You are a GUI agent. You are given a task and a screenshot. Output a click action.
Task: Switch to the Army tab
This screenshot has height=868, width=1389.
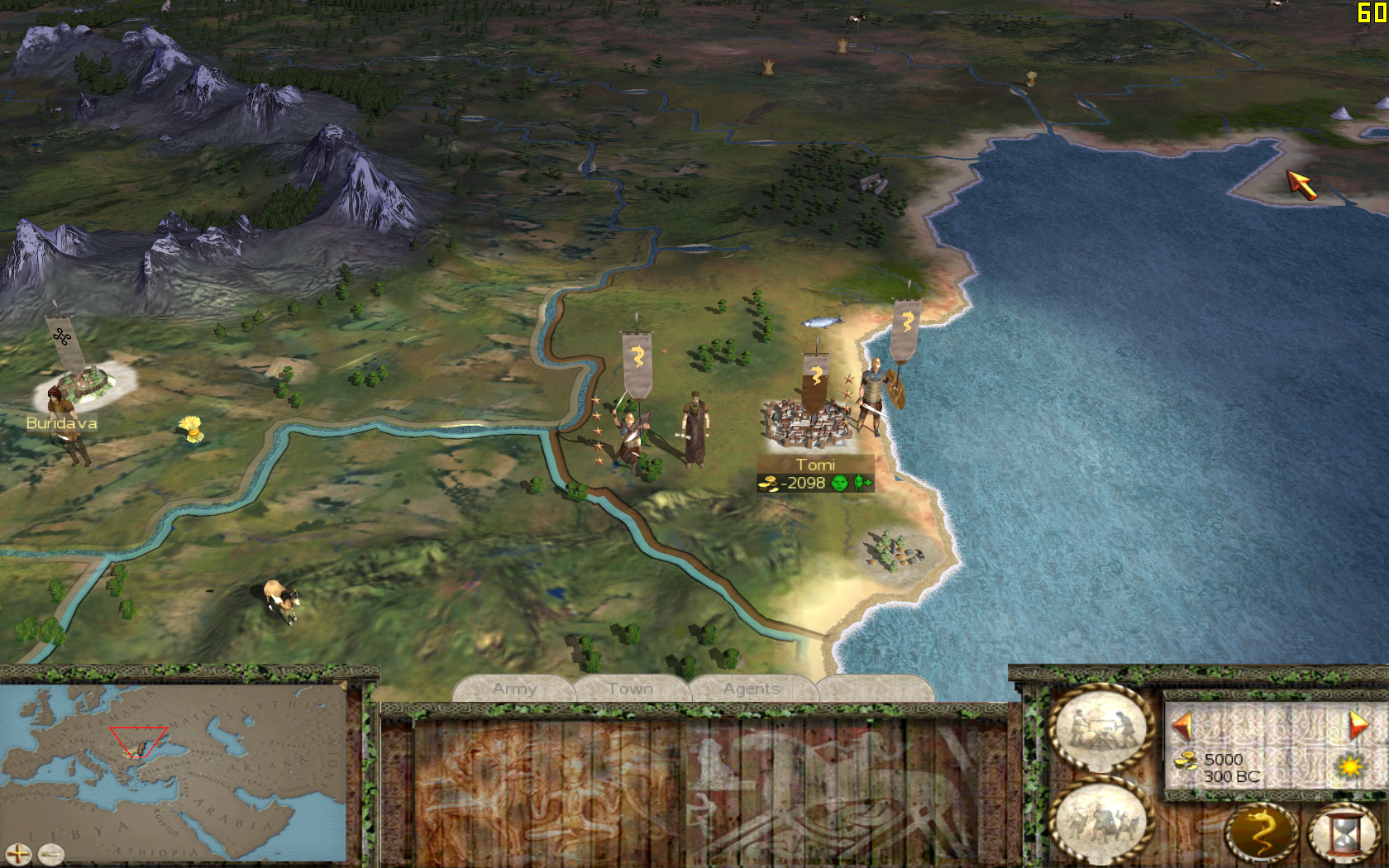point(514,689)
